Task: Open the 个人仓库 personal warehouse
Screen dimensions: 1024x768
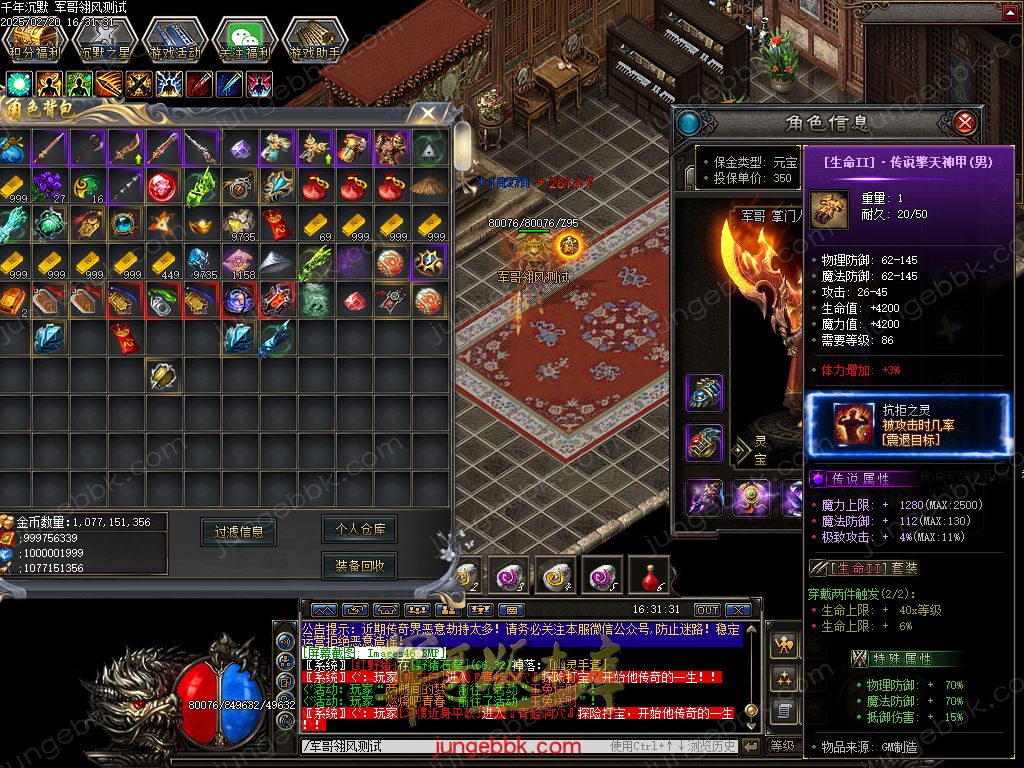Action: [x=360, y=529]
